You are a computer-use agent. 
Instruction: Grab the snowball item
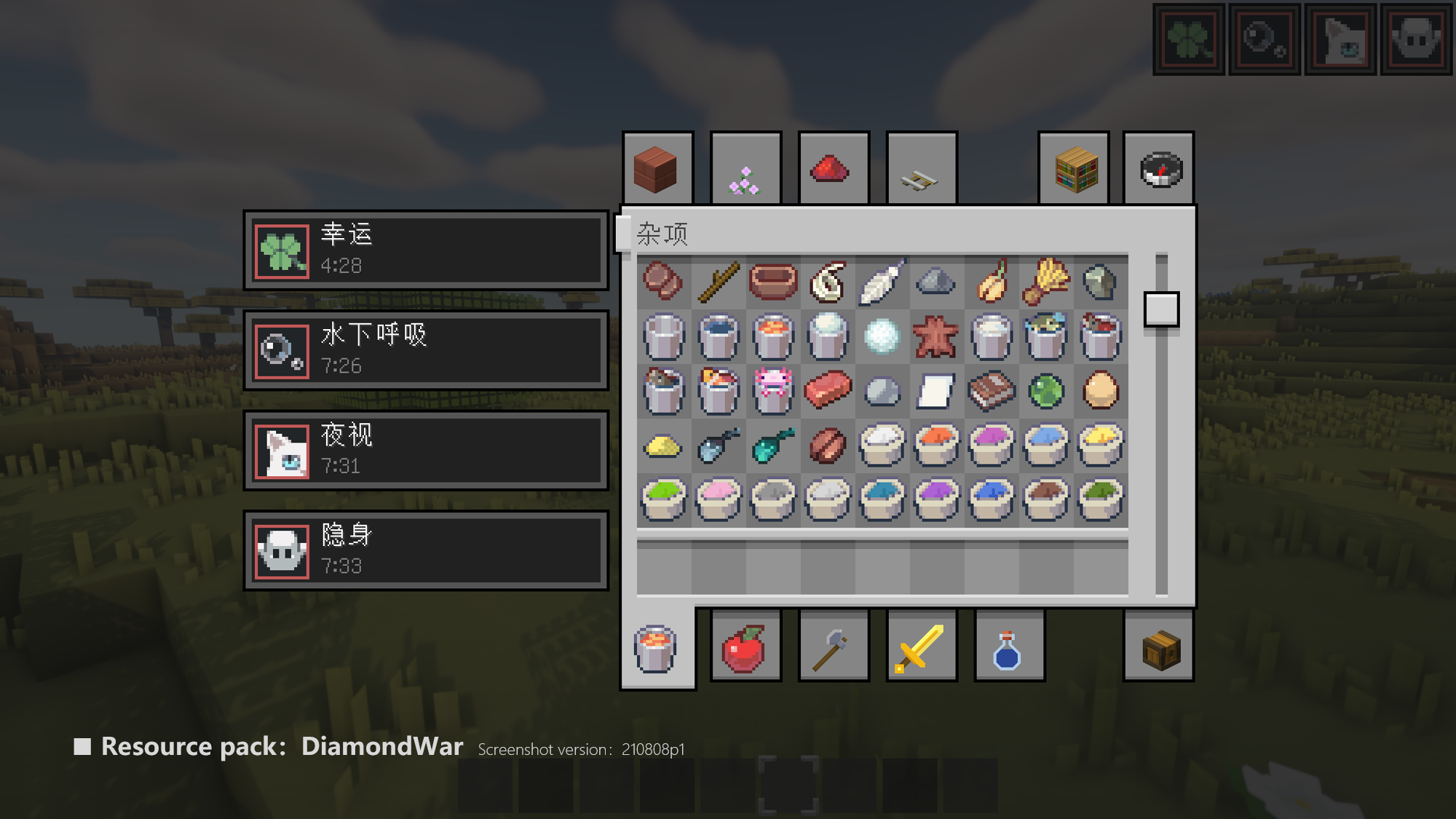882,336
